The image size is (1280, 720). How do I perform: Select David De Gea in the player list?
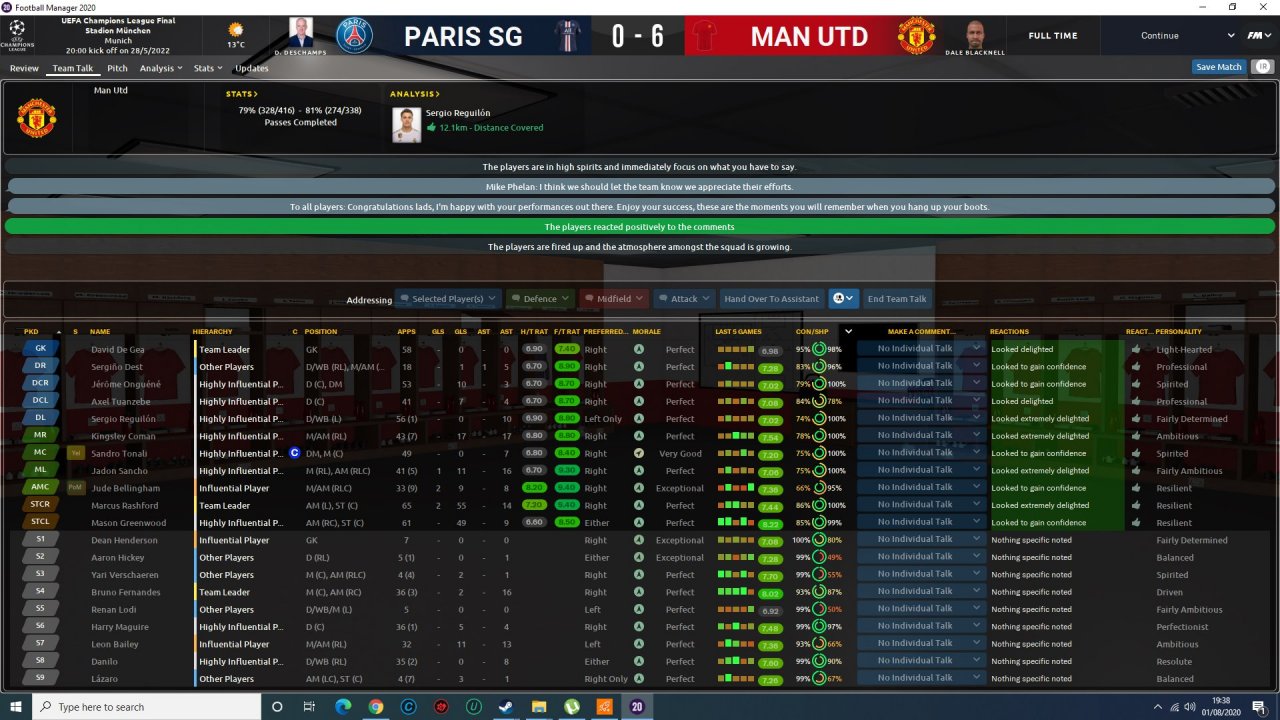click(118, 350)
